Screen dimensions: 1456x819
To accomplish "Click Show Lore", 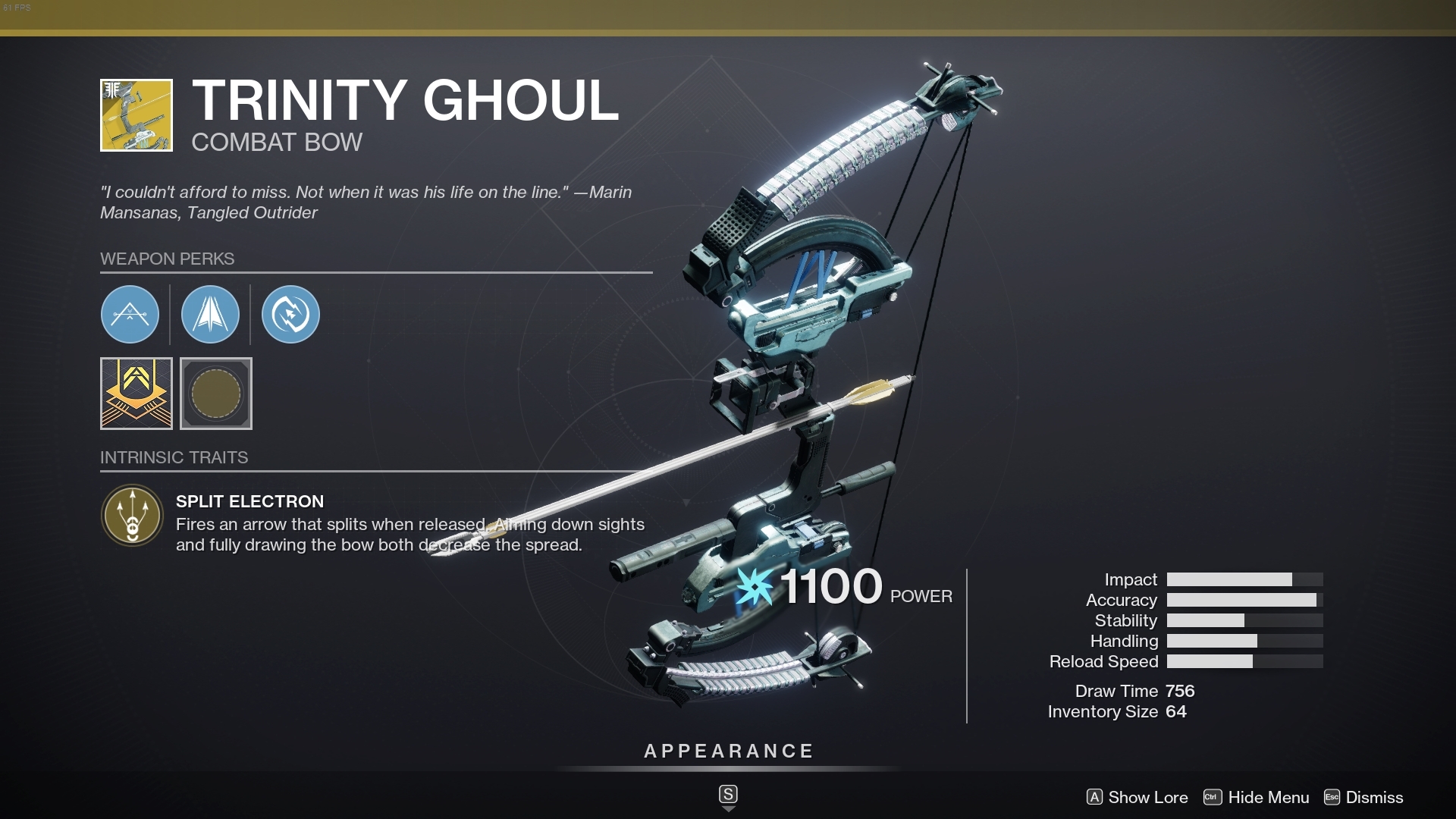I will pos(1147,798).
